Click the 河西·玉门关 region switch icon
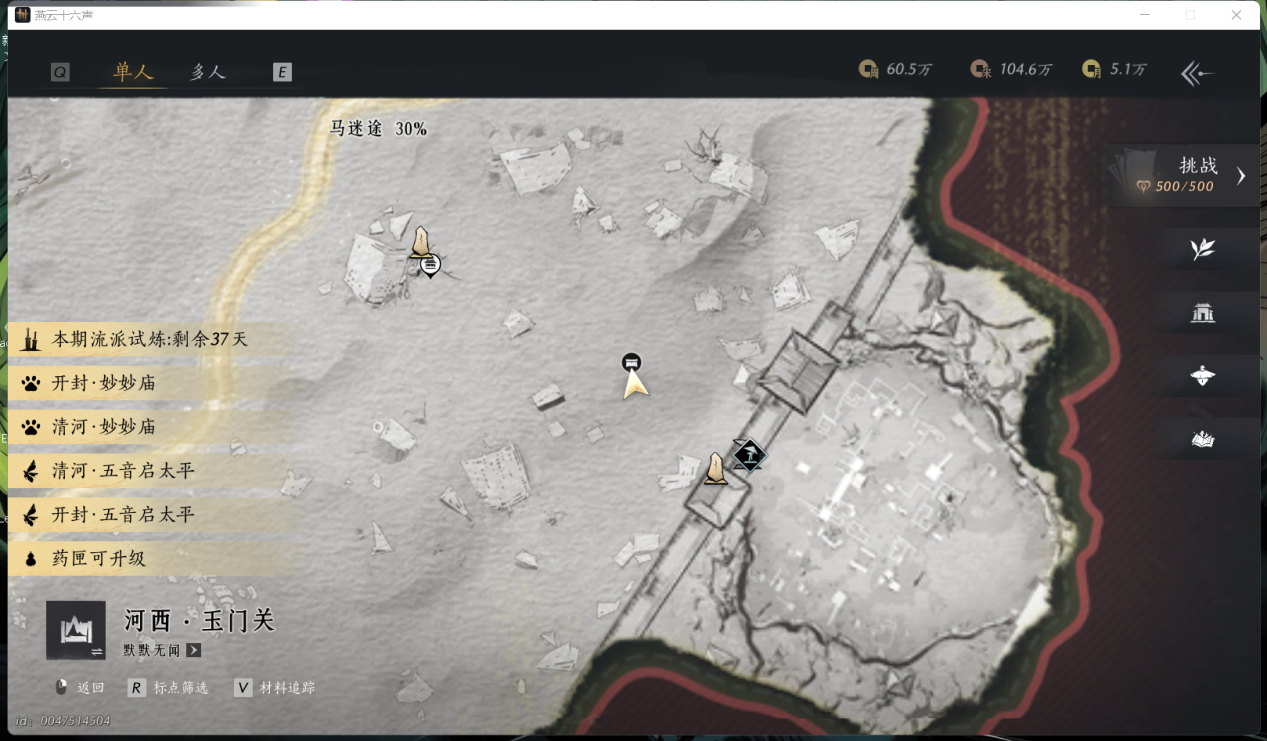The image size is (1267, 741). click(76, 631)
